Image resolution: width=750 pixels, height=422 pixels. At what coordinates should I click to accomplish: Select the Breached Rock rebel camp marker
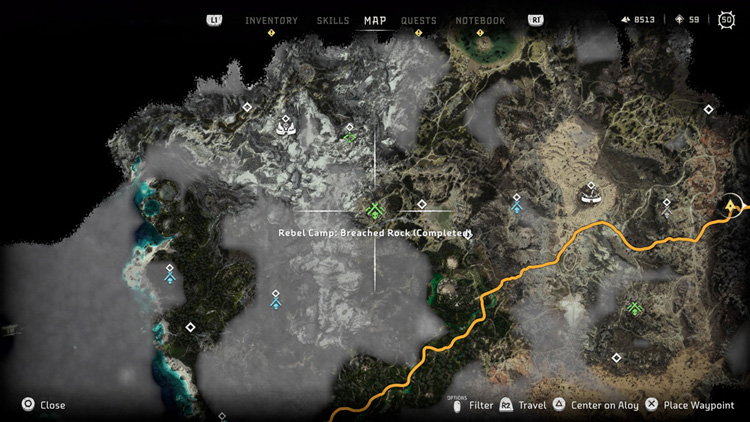375,210
